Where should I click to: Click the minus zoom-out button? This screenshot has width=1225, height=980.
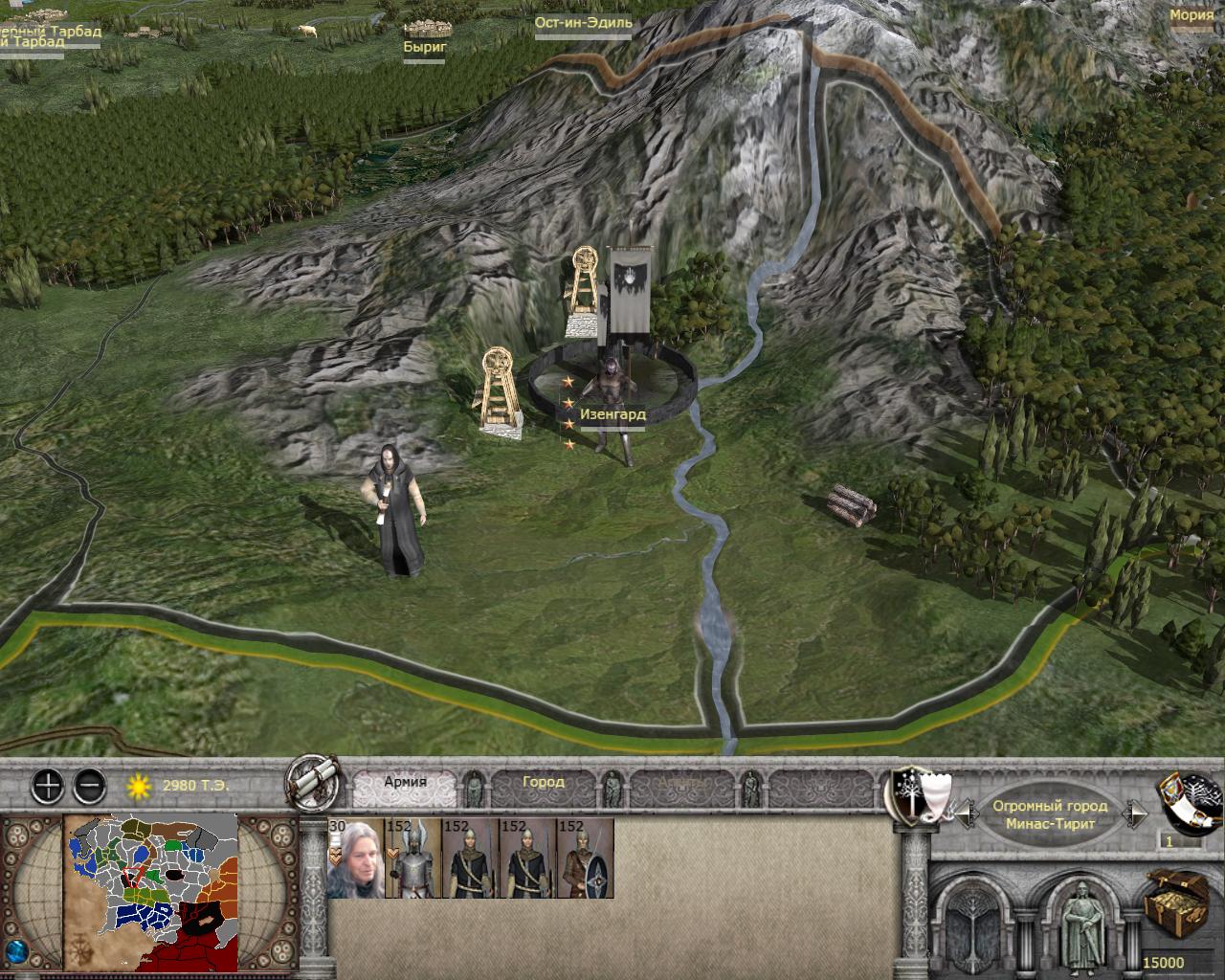click(89, 787)
